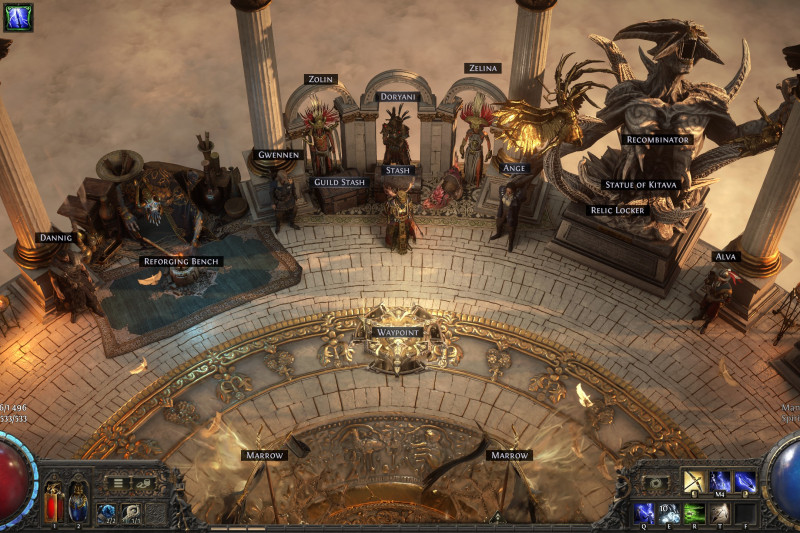800x533 pixels.
Task: Click the Waypoint name label
Action: click(x=397, y=331)
